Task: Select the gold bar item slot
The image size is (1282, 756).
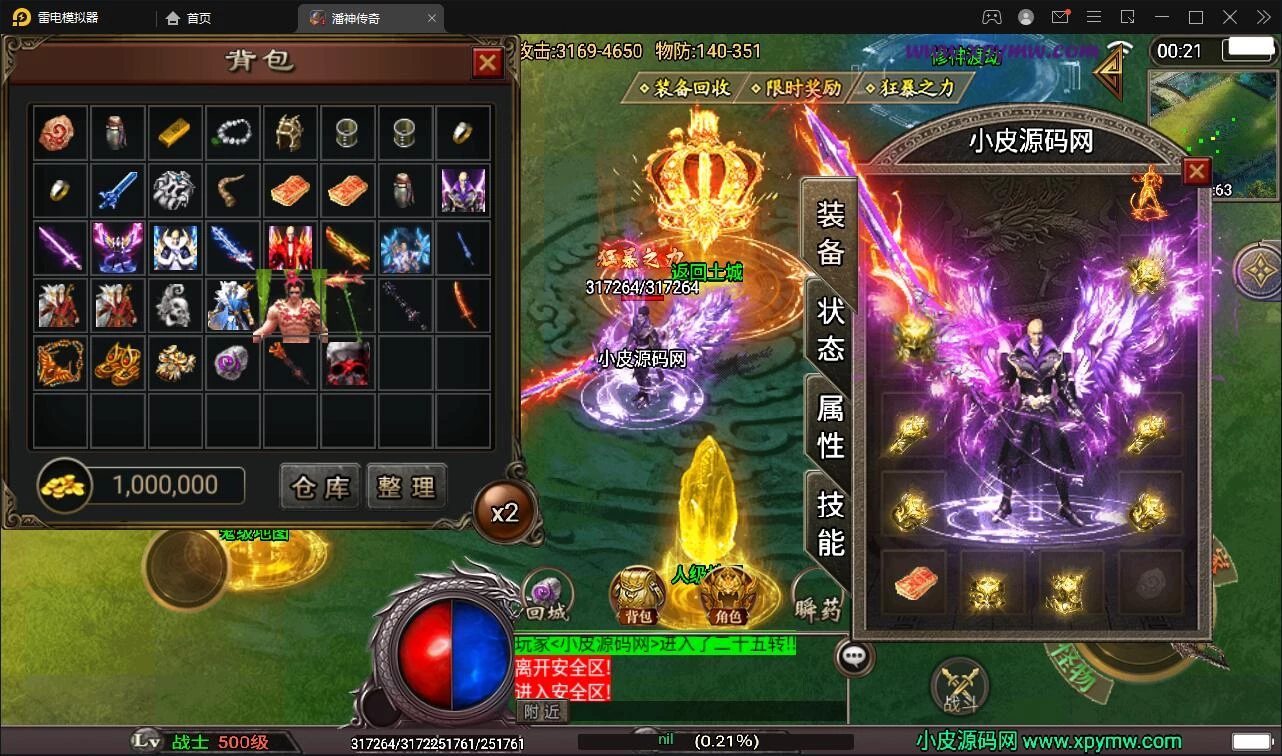Action: point(175,132)
